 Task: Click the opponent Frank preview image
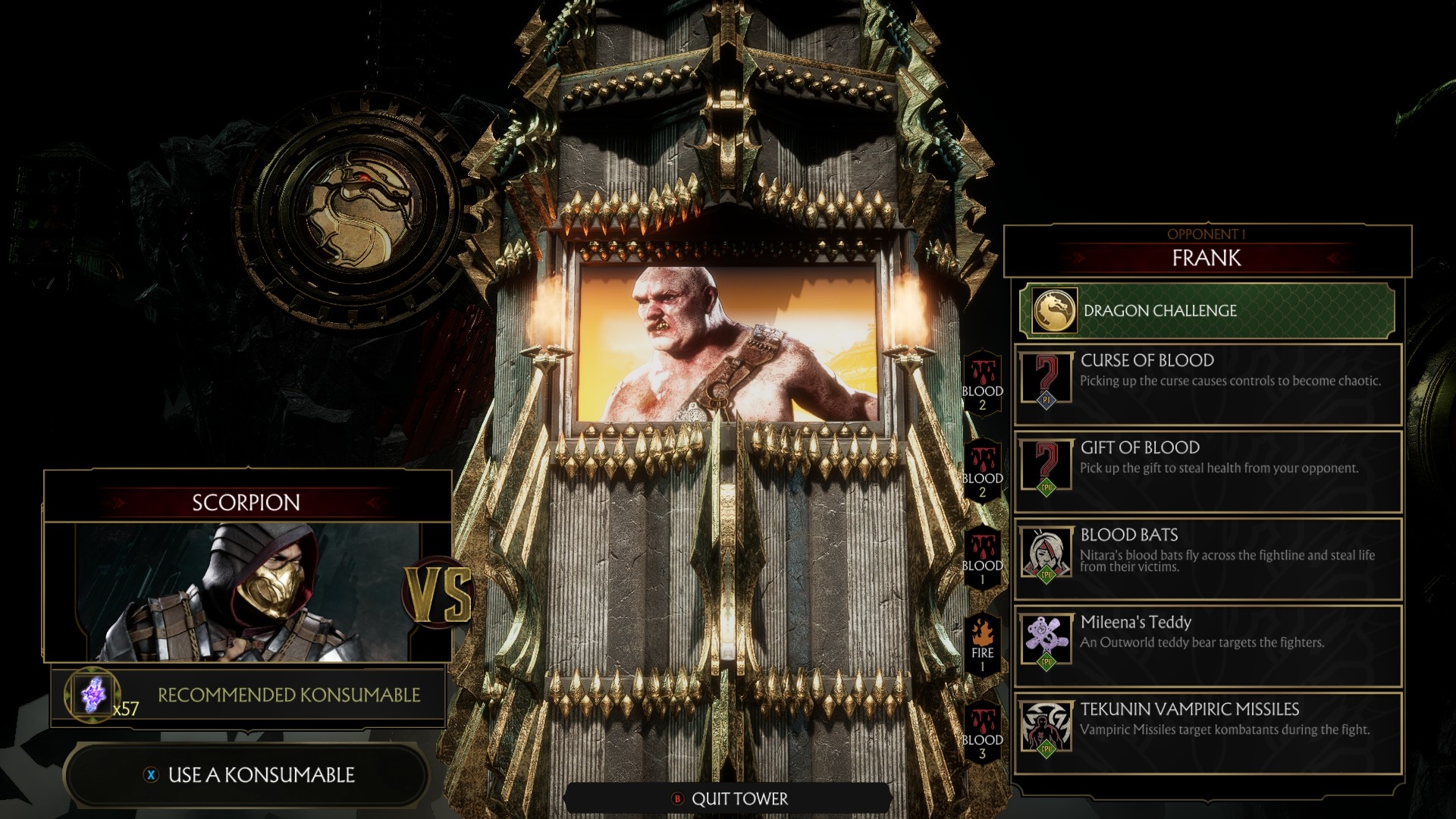click(x=728, y=343)
